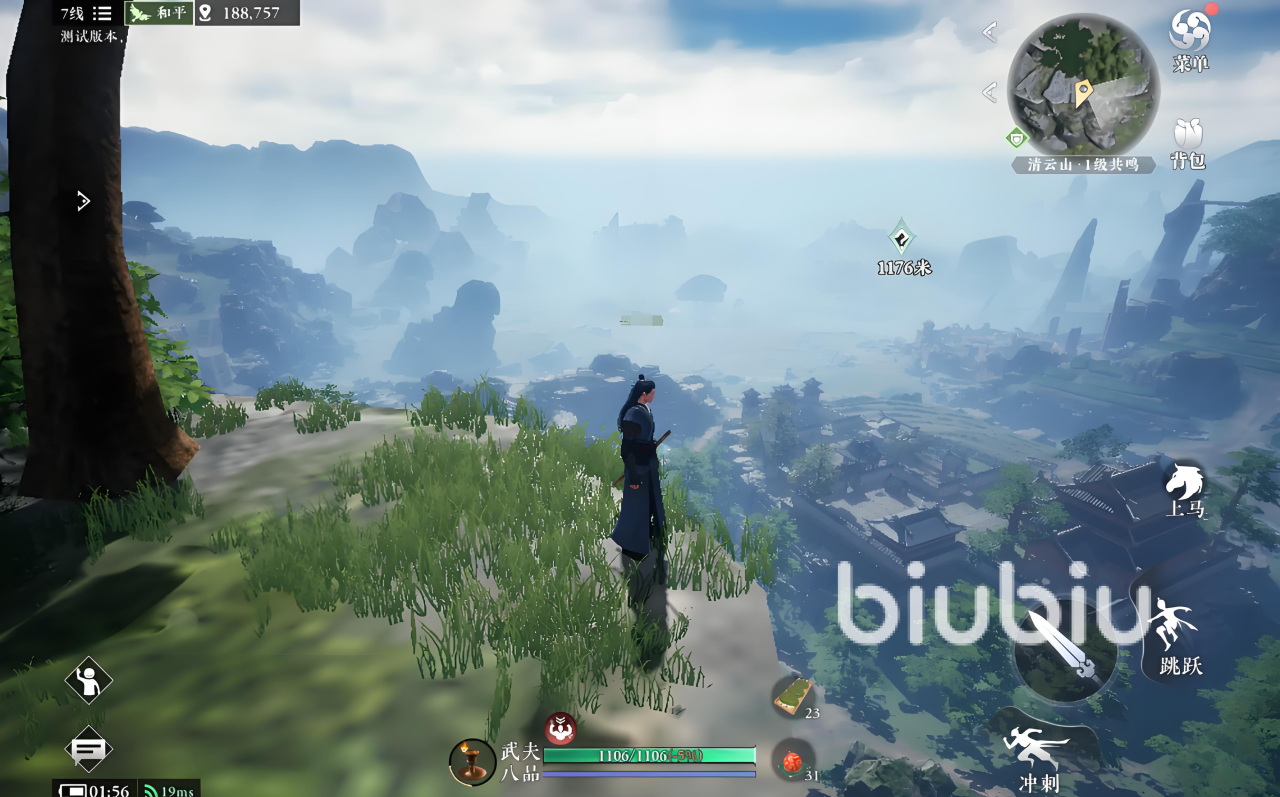Inspect the red tiger buff icon

click(x=560, y=728)
